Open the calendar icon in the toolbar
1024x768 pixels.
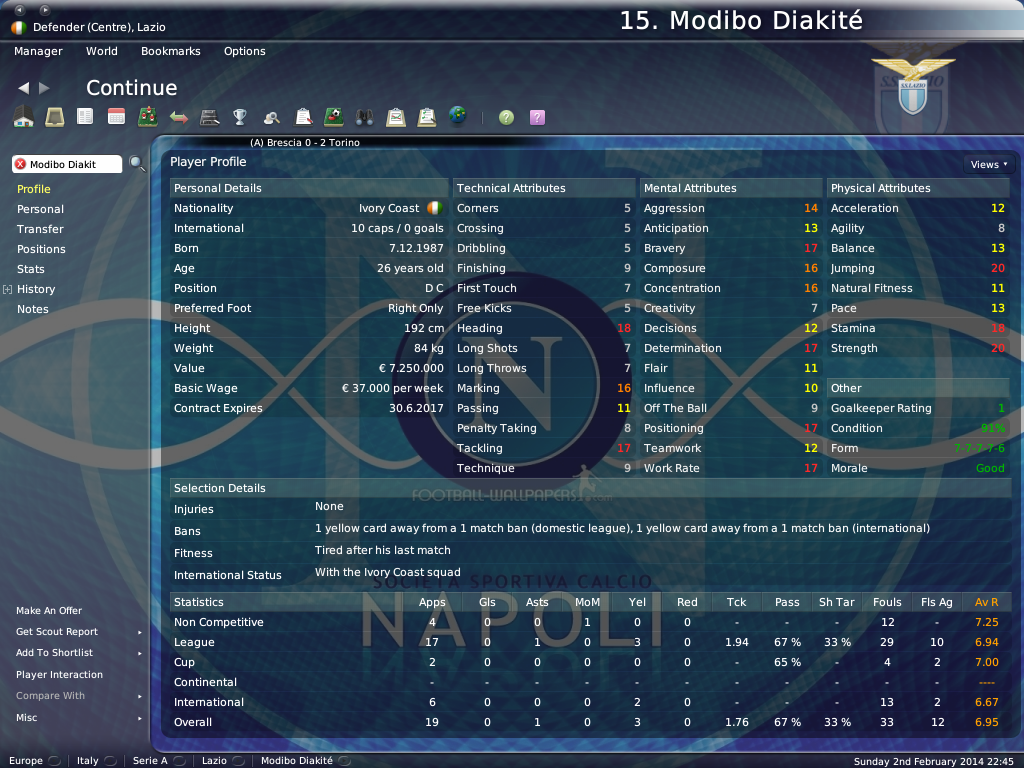[x=116, y=117]
